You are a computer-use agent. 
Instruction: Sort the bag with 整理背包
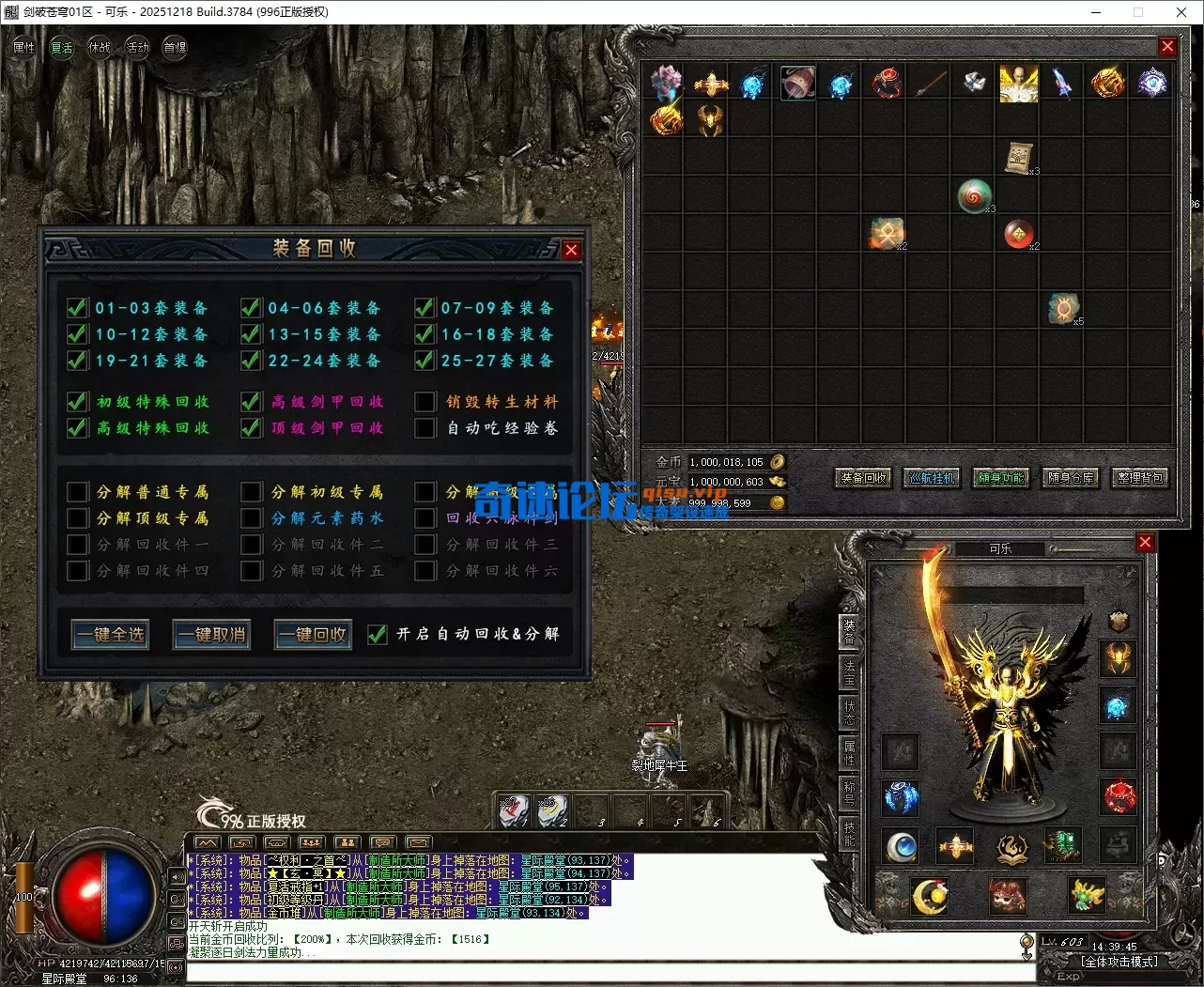[x=1140, y=478]
